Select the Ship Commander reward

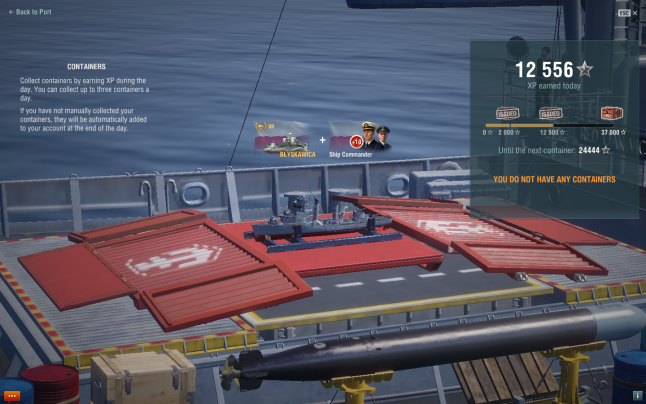(x=361, y=138)
